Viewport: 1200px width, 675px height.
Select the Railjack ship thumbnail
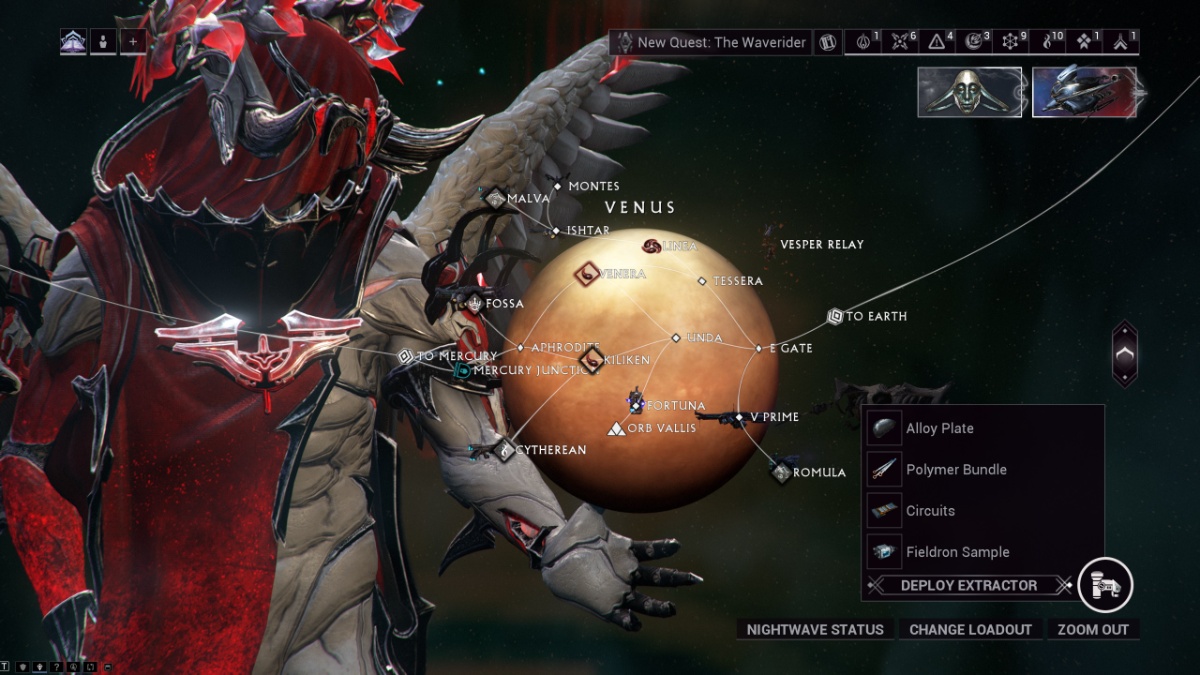pos(1084,92)
